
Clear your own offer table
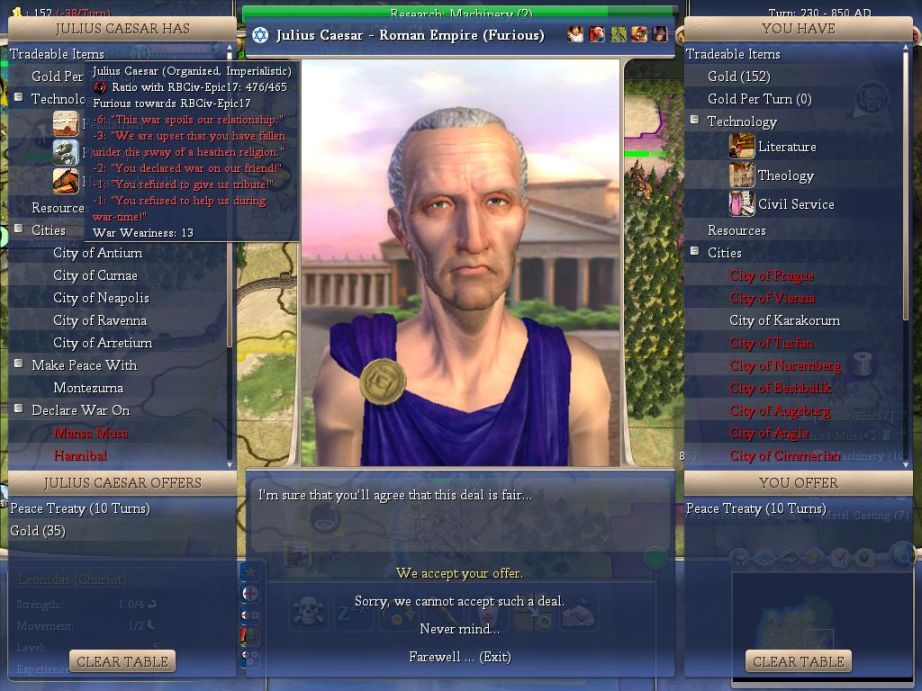pyautogui.click(x=798, y=661)
